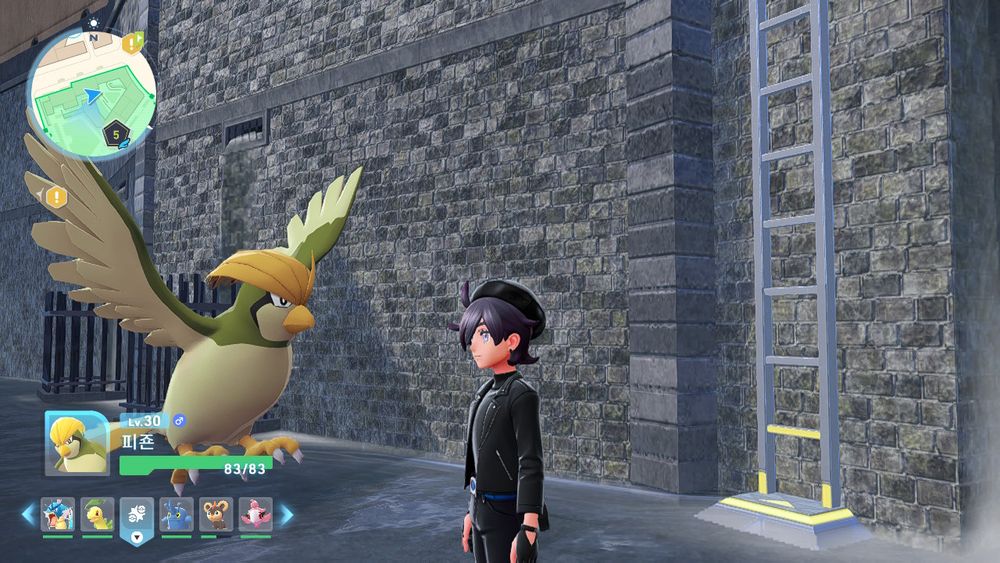Click the right arrow of the party bar
The width and height of the screenshot is (1000, 563).
click(x=286, y=514)
